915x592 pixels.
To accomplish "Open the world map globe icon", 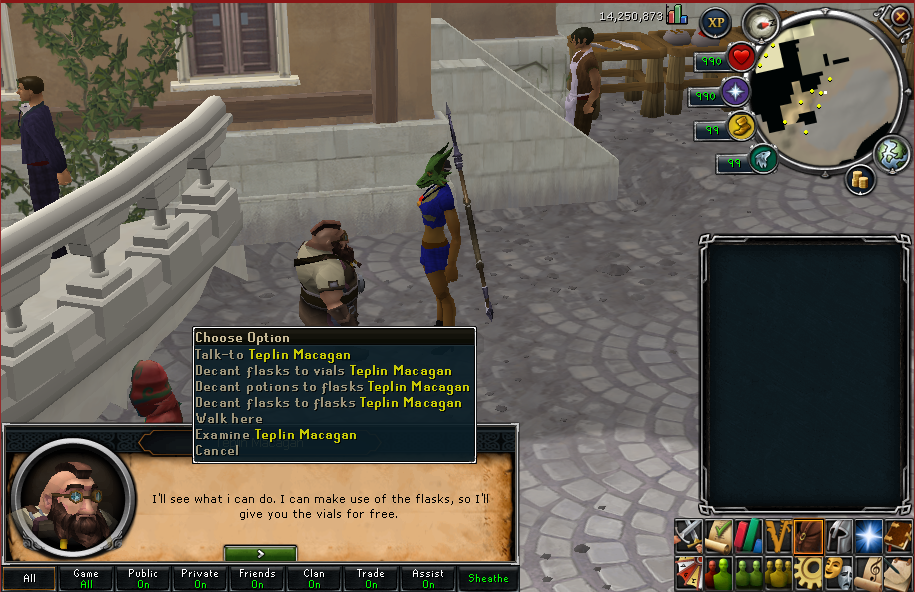I will (x=891, y=154).
